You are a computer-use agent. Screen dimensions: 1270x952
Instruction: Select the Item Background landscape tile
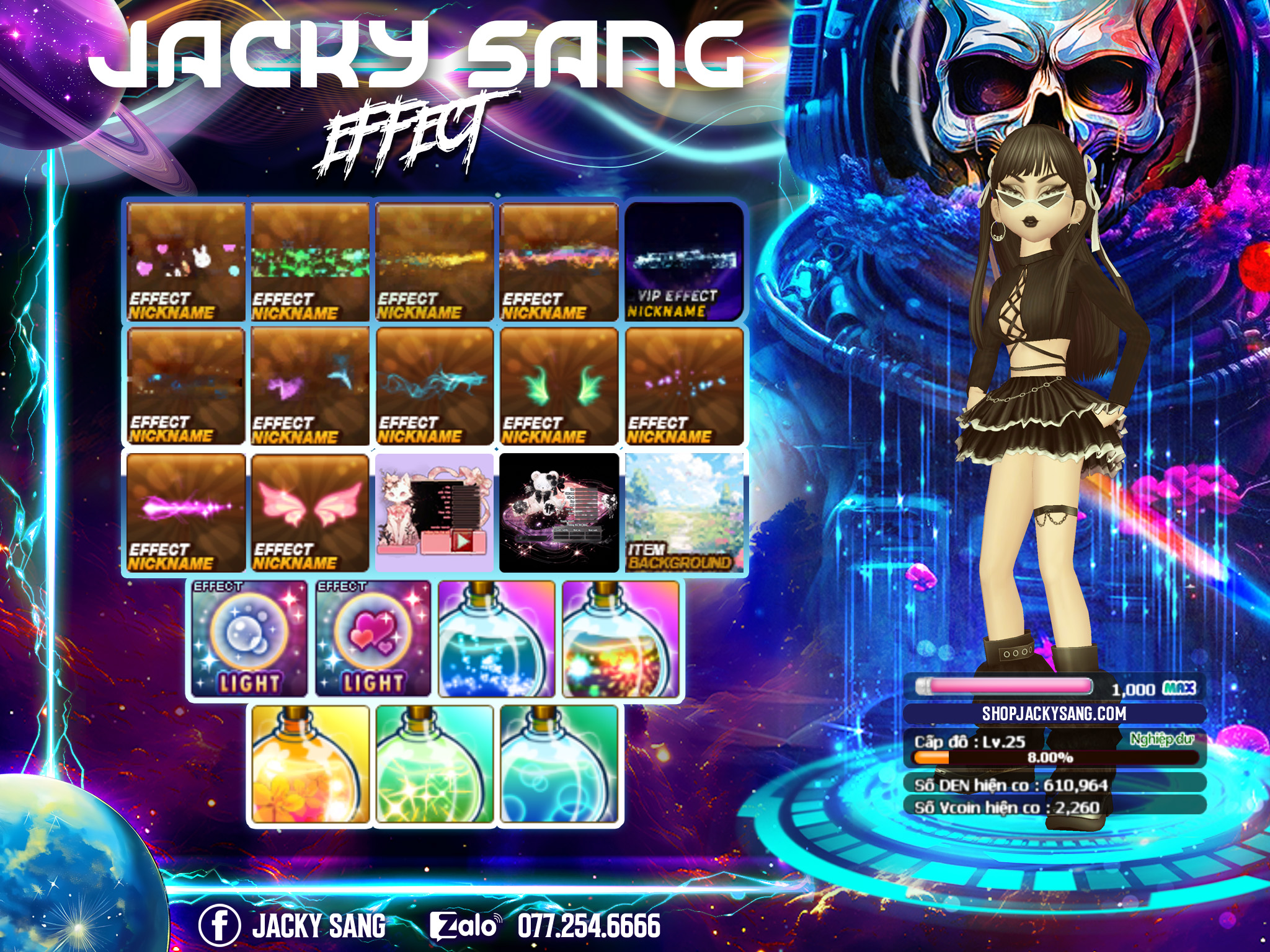click(684, 513)
